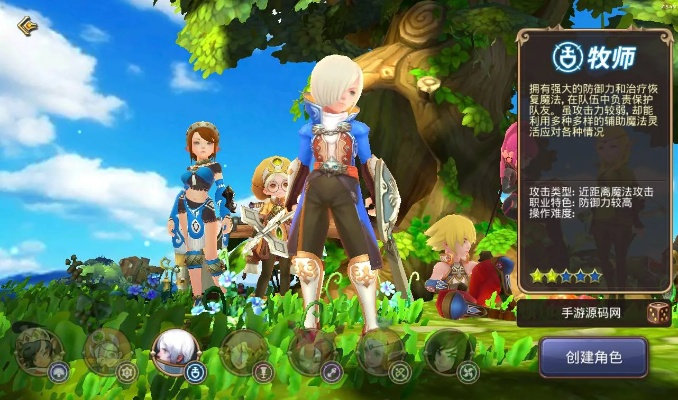Pick the portrait with crossed-swords badge

coord(380,352)
